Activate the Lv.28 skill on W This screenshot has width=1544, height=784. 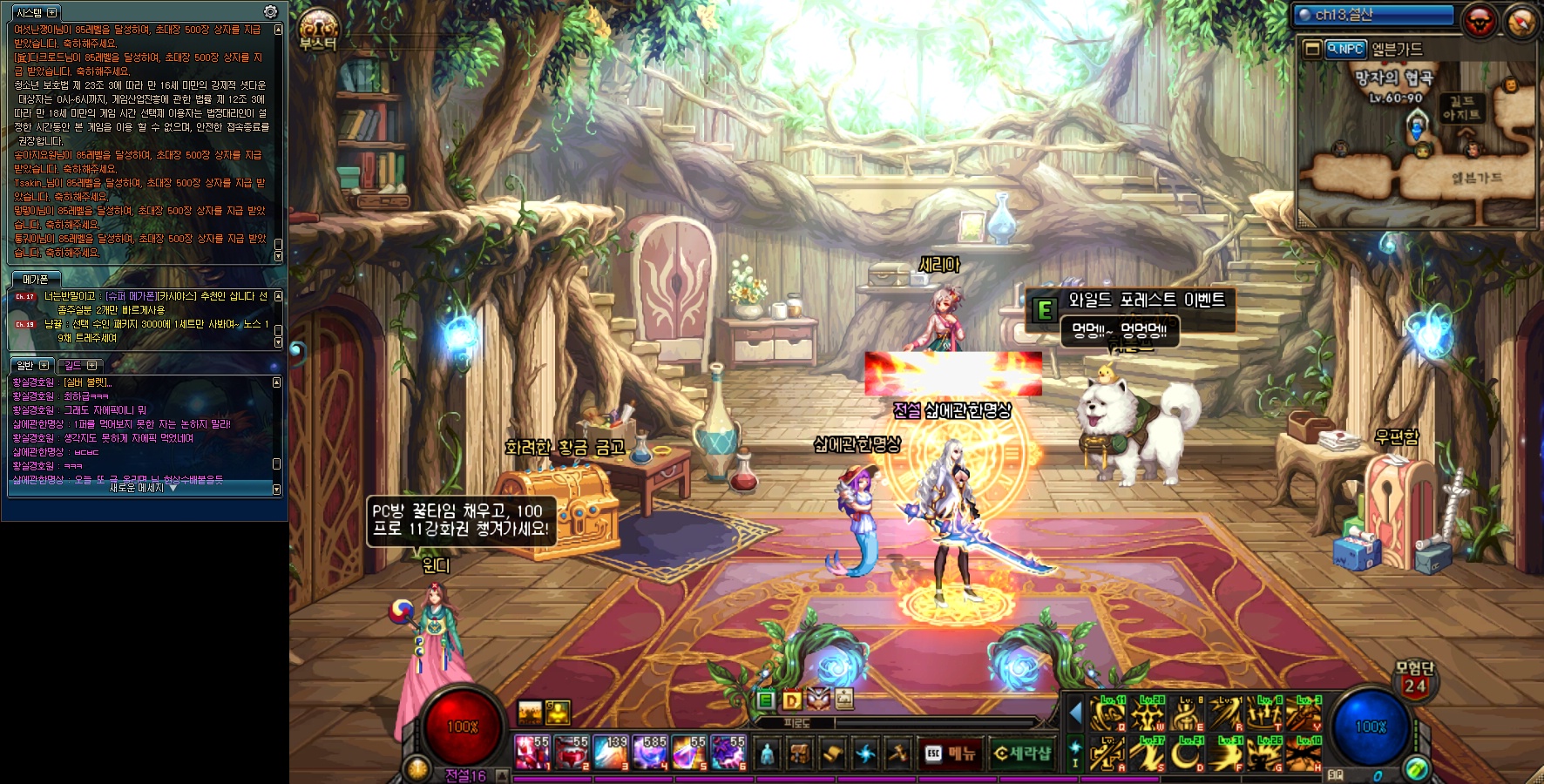[1148, 715]
